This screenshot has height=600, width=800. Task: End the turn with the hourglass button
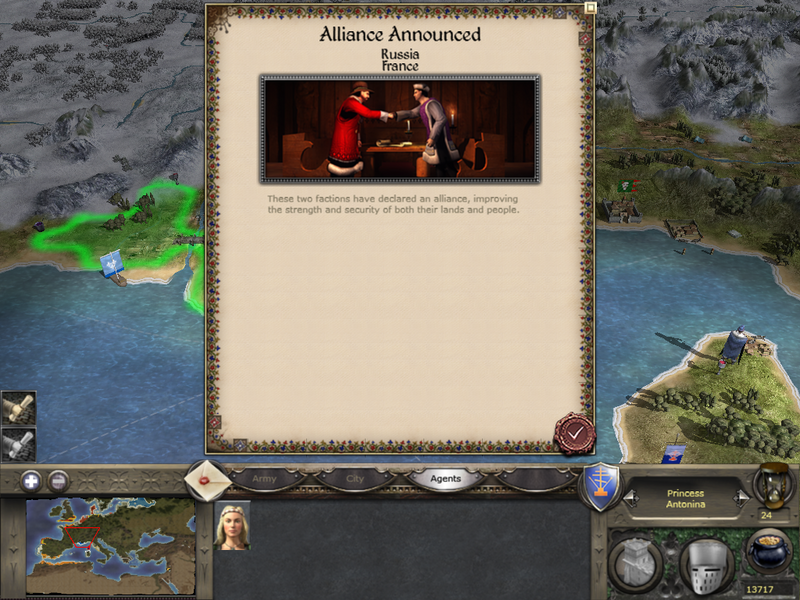pos(771,484)
